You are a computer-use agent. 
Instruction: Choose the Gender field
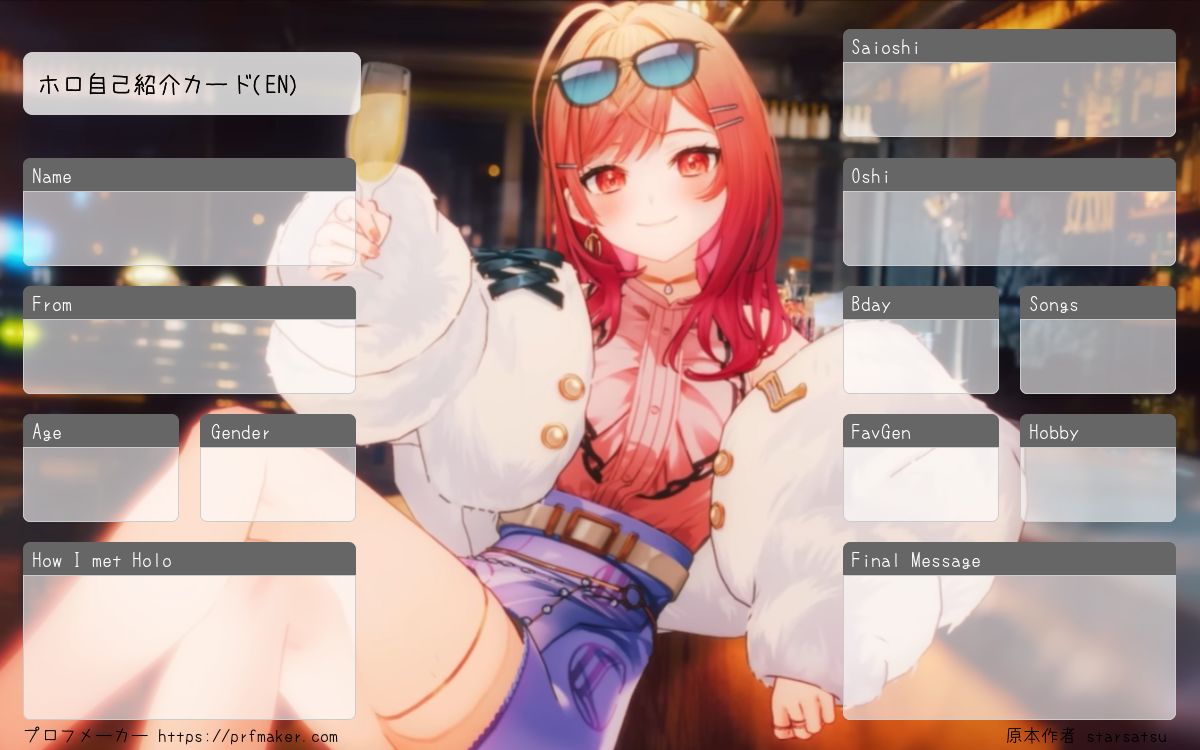(x=278, y=484)
